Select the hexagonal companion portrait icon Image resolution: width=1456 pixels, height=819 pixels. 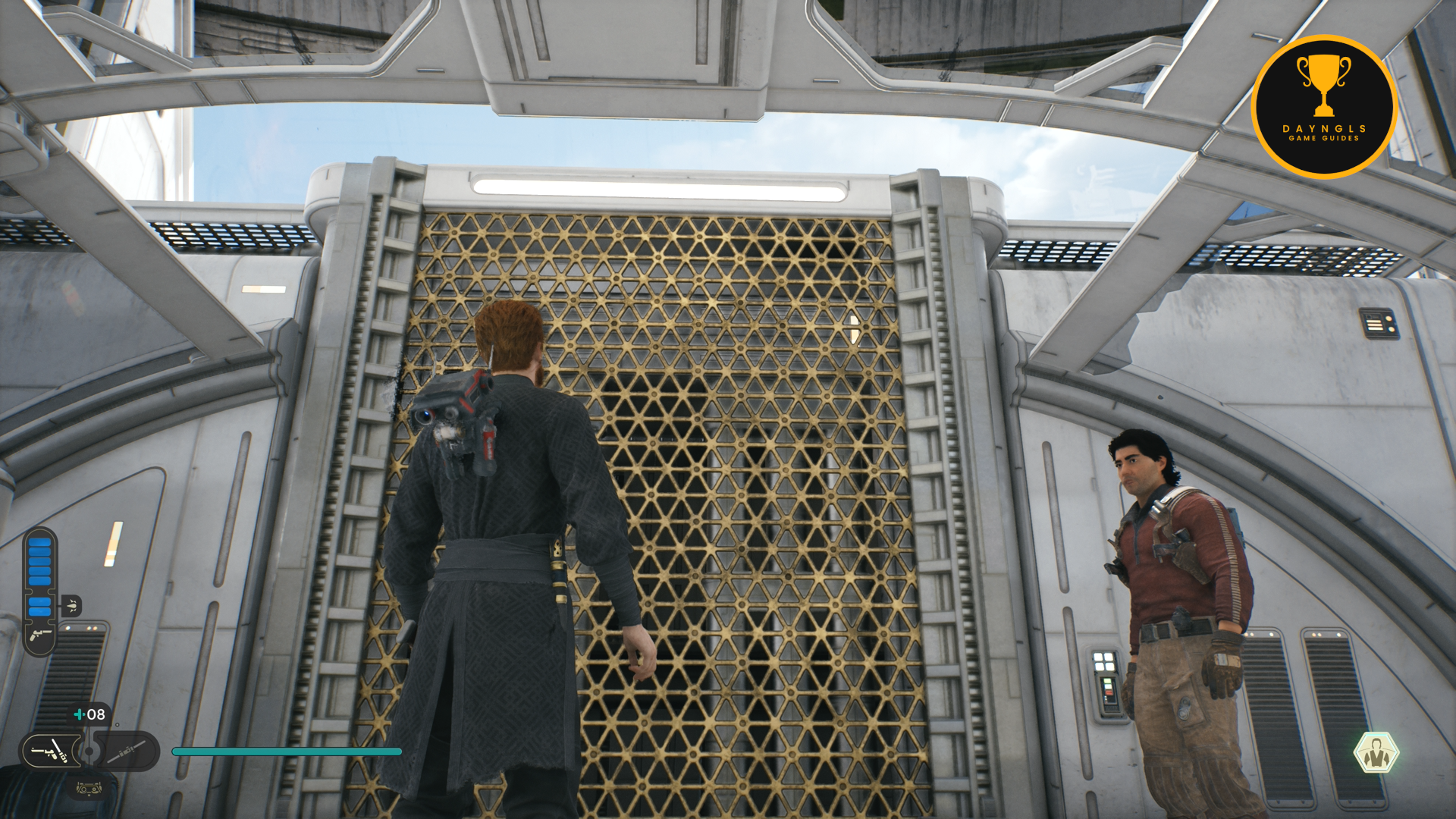tap(1376, 752)
